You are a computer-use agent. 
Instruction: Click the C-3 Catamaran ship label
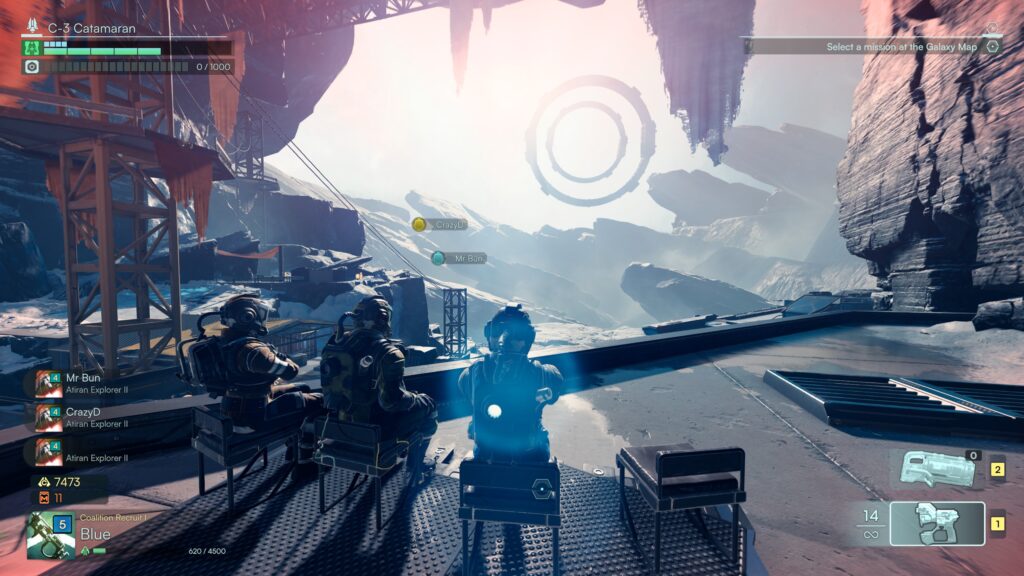click(91, 29)
